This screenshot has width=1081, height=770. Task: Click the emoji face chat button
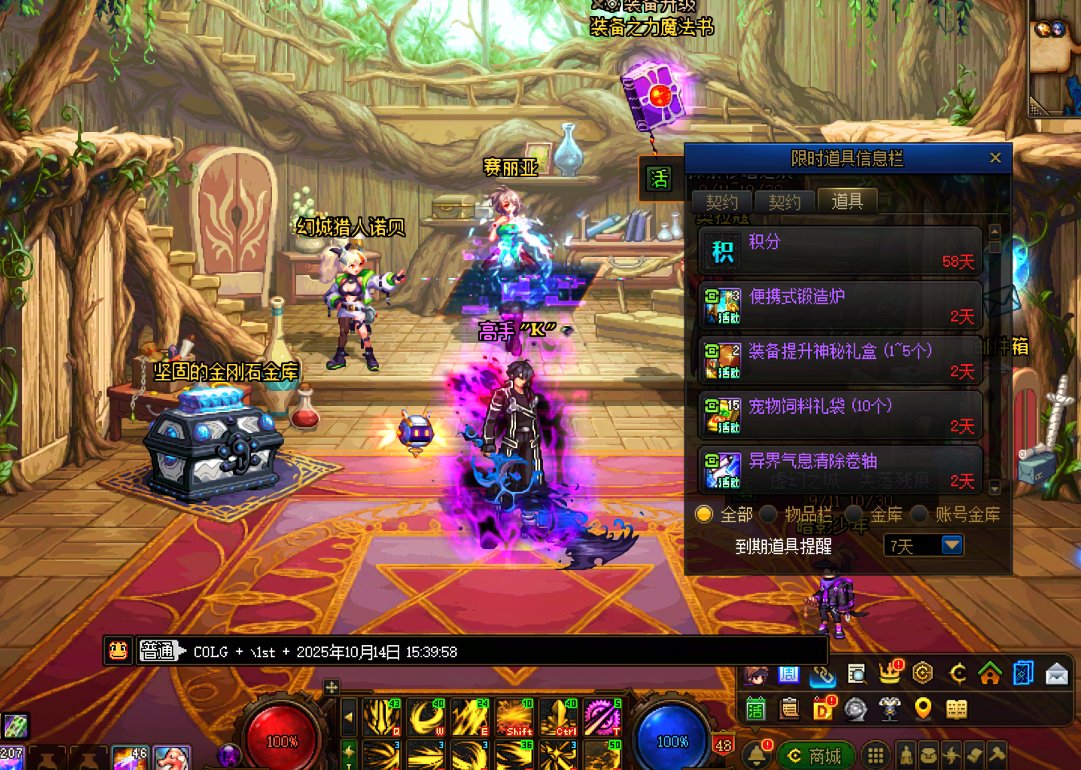(118, 651)
